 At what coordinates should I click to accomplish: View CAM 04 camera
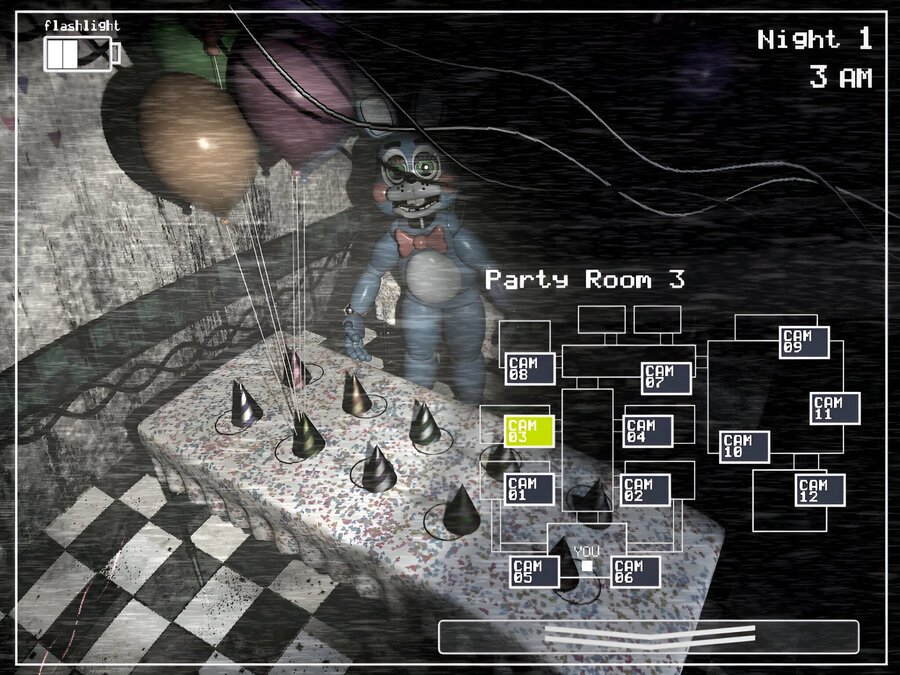[648, 431]
